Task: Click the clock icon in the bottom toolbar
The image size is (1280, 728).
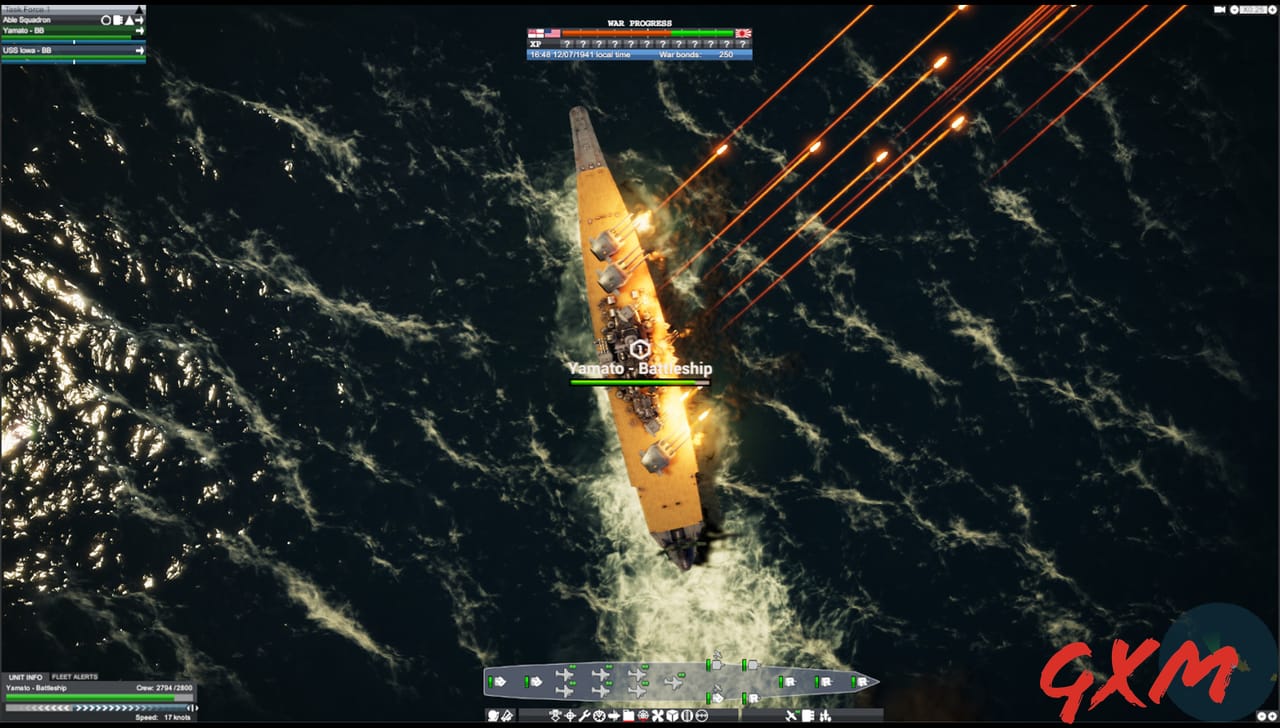Action: coord(599,715)
